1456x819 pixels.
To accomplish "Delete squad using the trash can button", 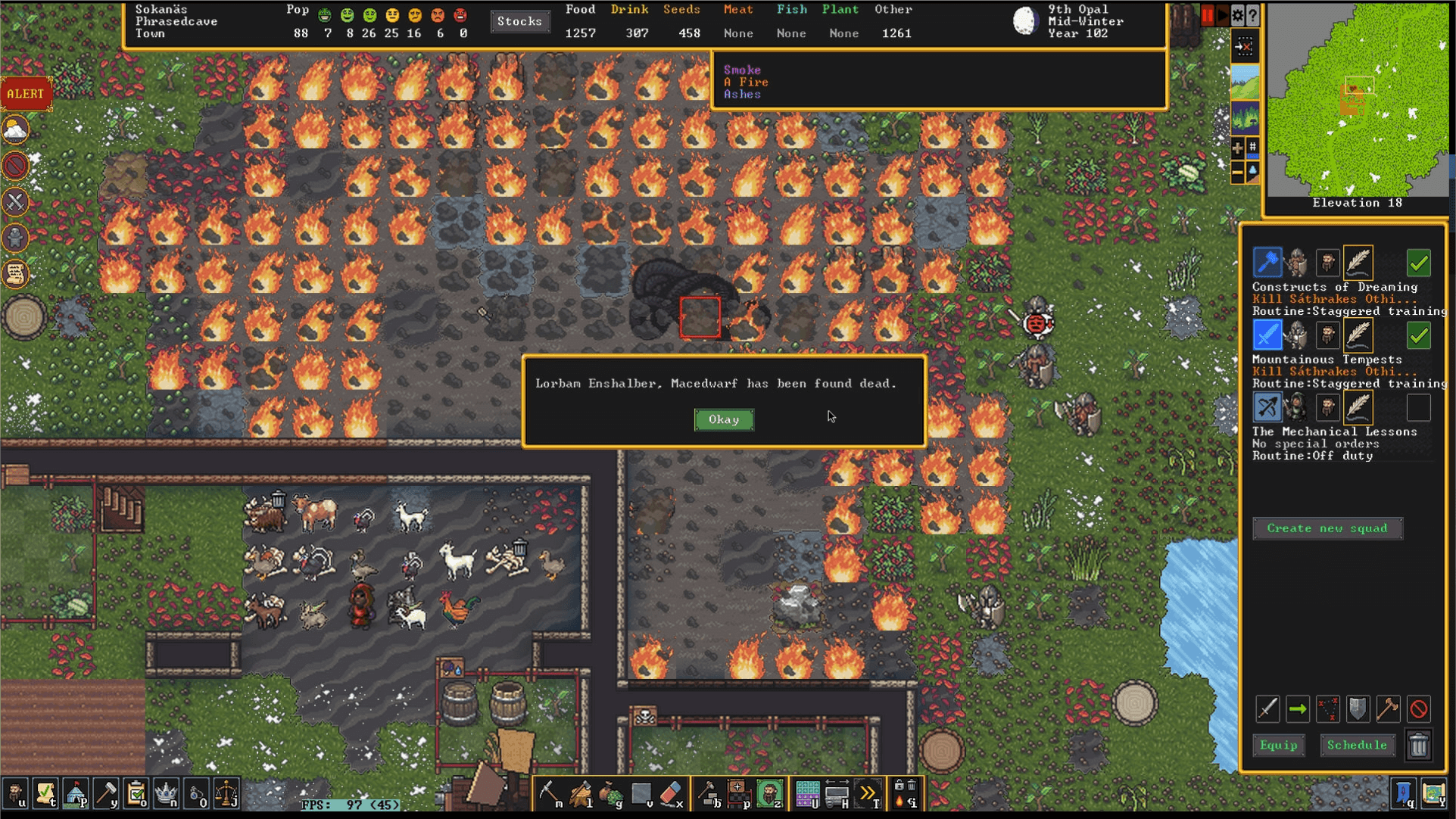I will tap(1418, 746).
